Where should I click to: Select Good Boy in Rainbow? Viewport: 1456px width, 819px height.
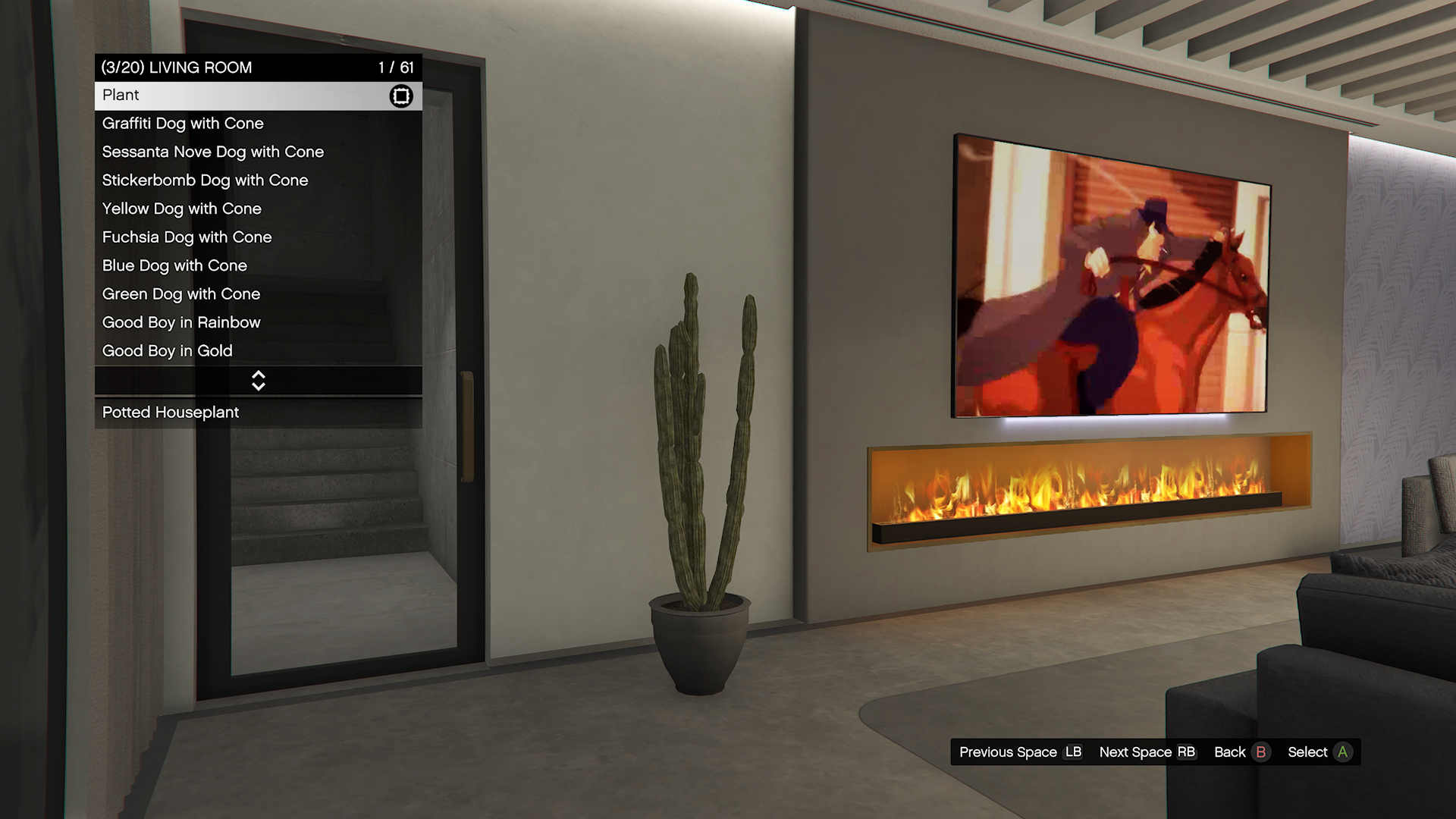[258, 322]
